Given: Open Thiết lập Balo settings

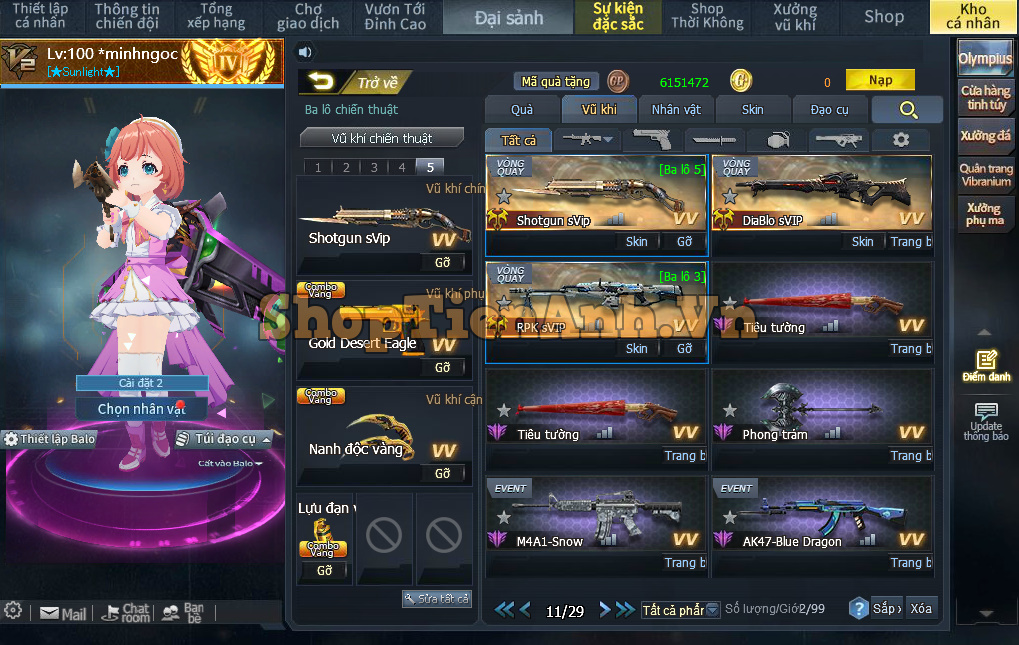Looking at the screenshot, I should pyautogui.click(x=50, y=439).
